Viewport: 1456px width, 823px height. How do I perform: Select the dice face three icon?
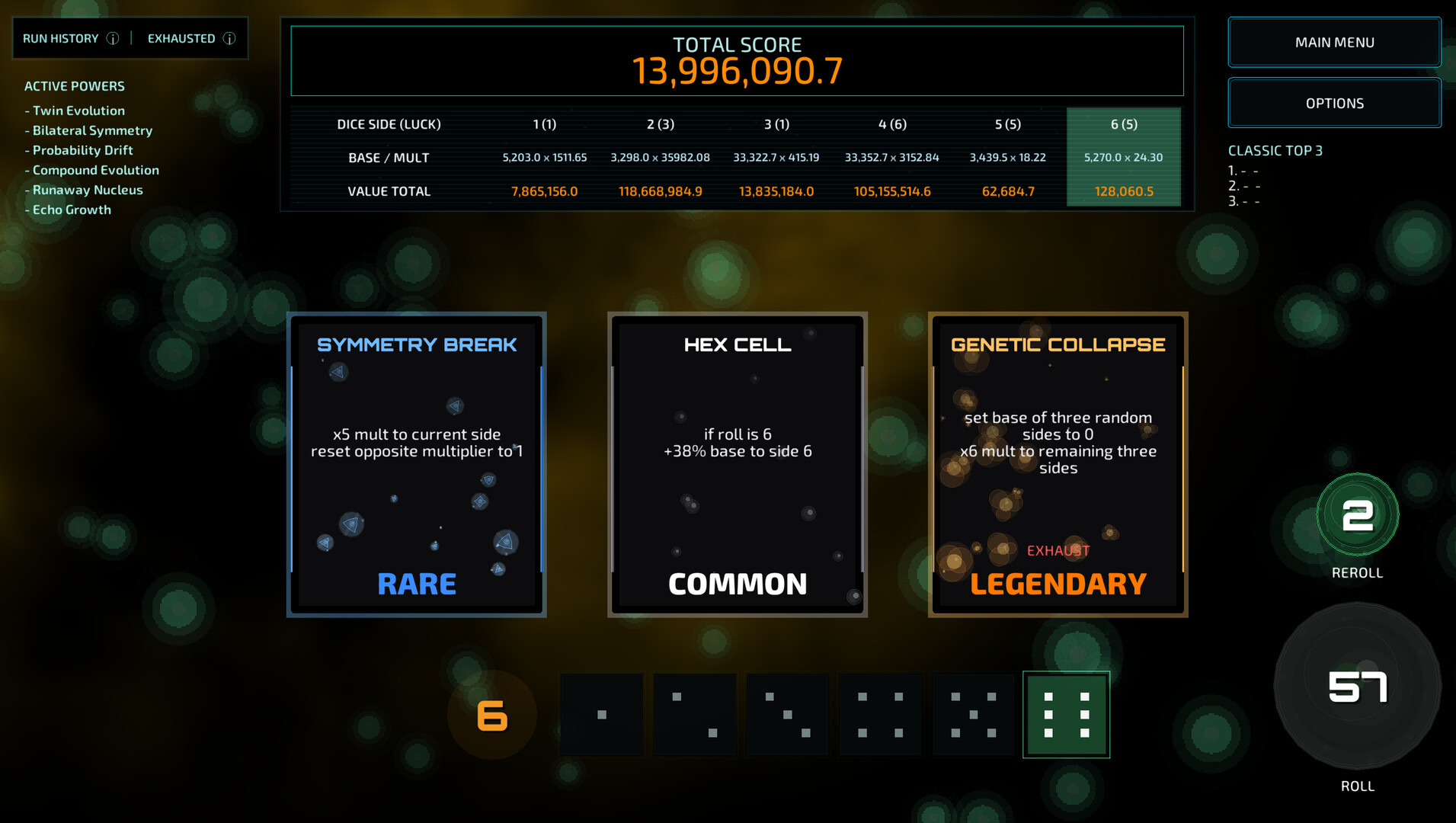pyautogui.click(x=787, y=714)
